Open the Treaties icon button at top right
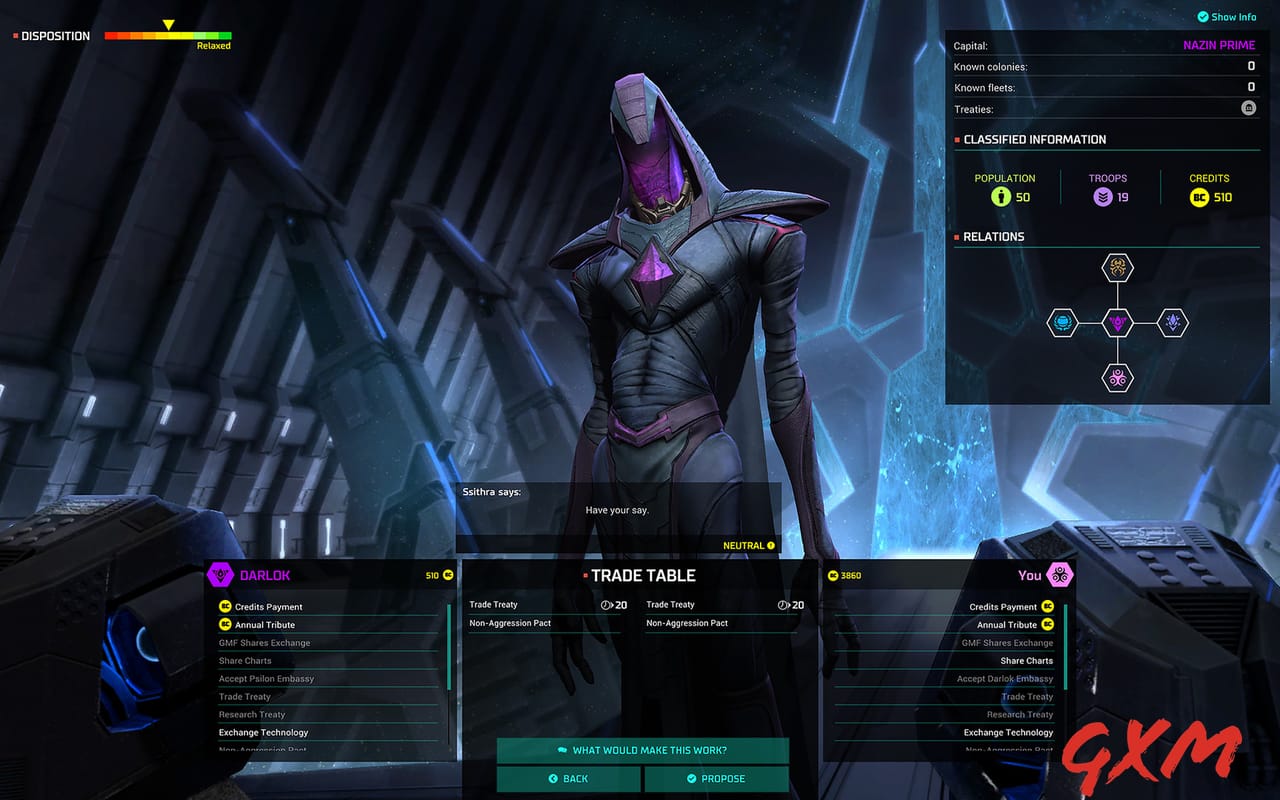 [1248, 107]
